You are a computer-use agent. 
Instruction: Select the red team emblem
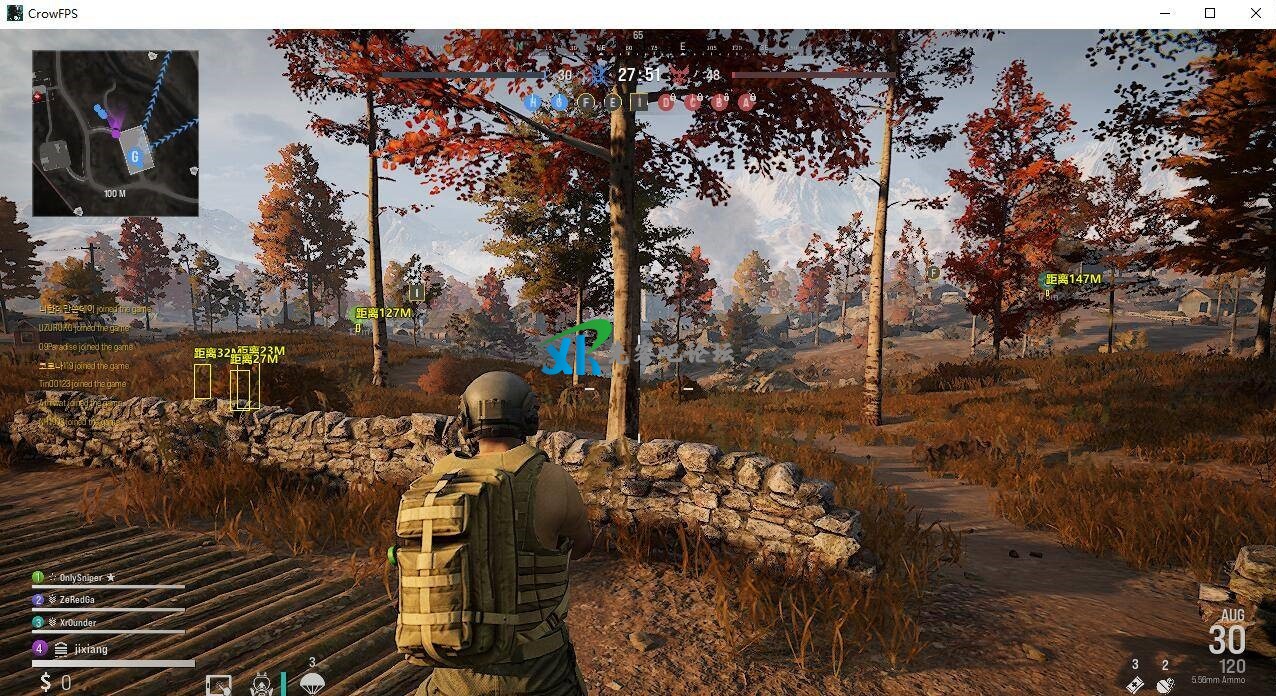pyautogui.click(x=680, y=74)
